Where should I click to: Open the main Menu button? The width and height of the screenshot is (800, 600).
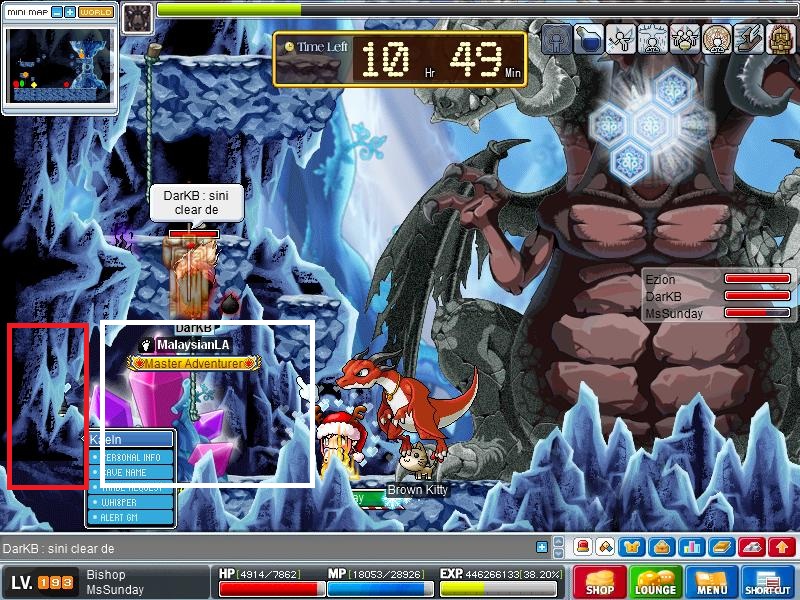point(711,583)
